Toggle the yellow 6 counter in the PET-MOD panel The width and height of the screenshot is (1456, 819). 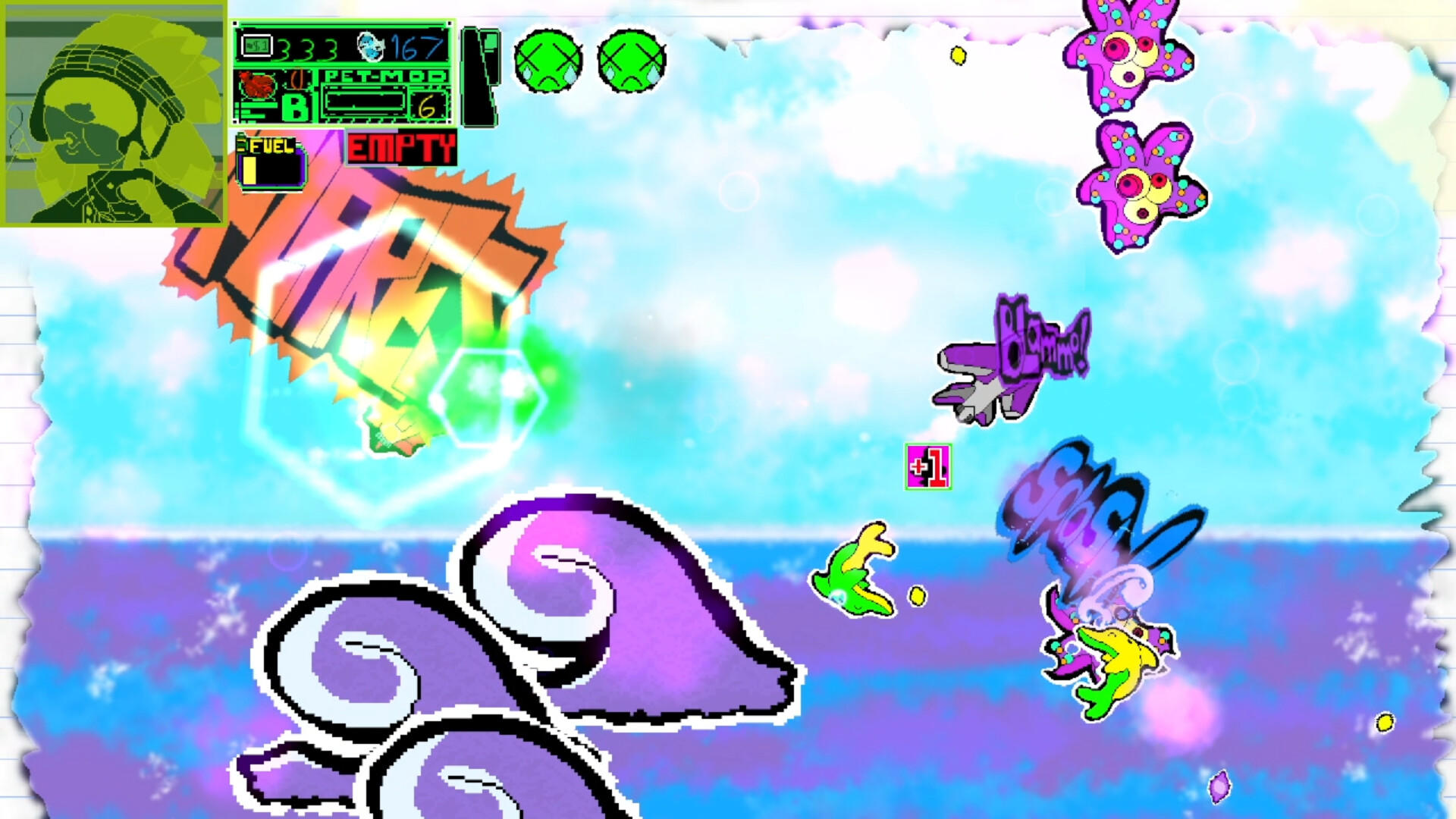coord(427,107)
